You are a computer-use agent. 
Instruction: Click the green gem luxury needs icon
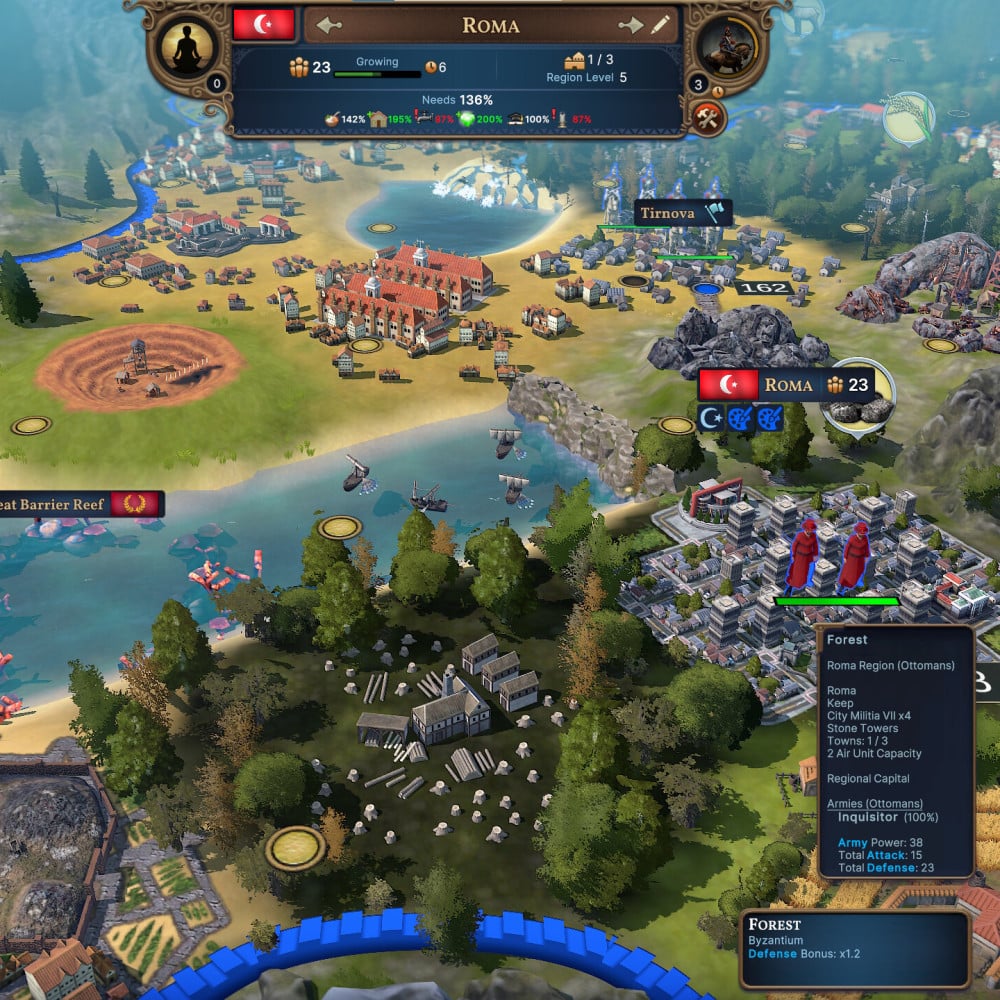(468, 119)
